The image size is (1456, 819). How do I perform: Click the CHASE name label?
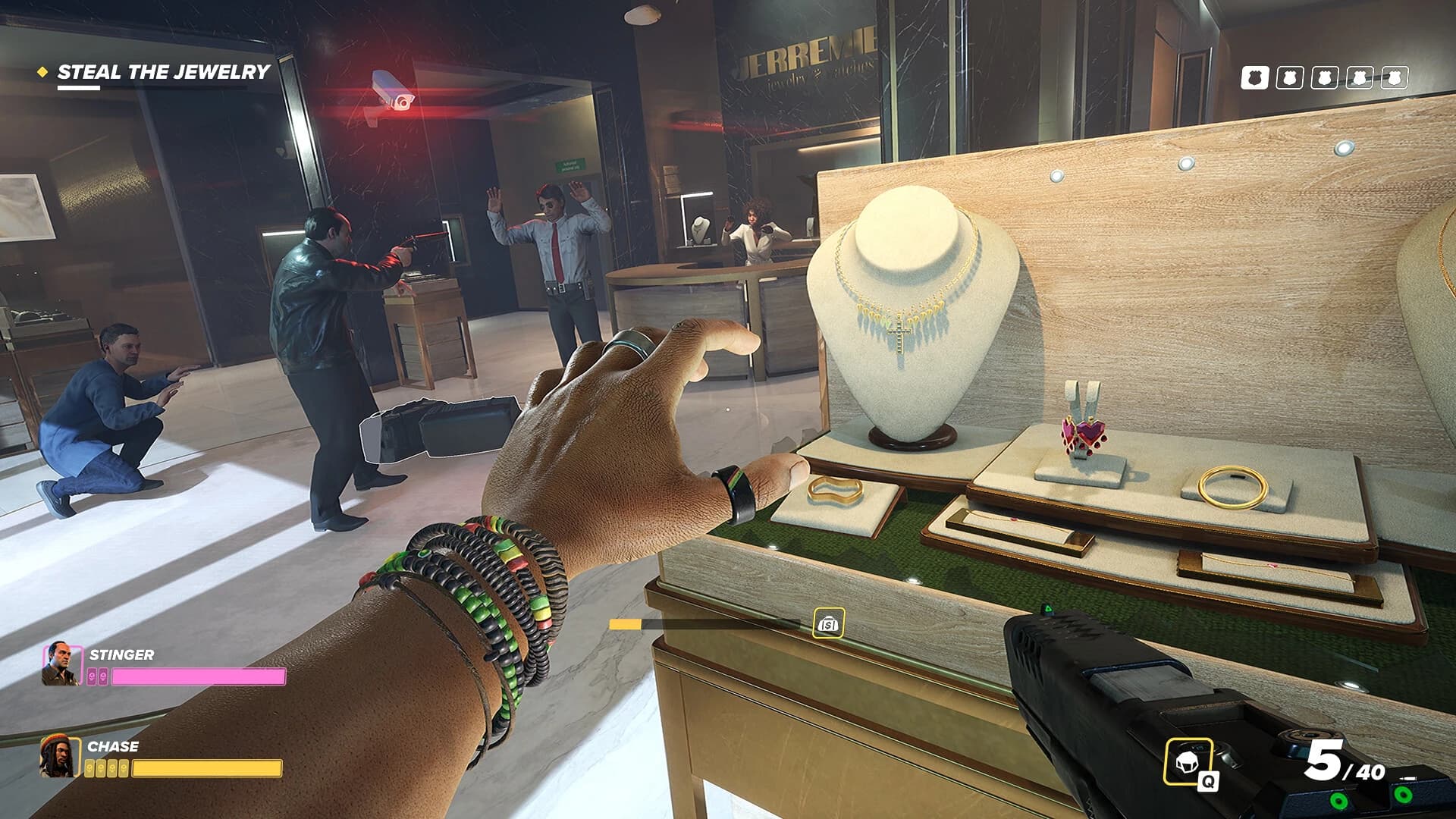click(114, 746)
